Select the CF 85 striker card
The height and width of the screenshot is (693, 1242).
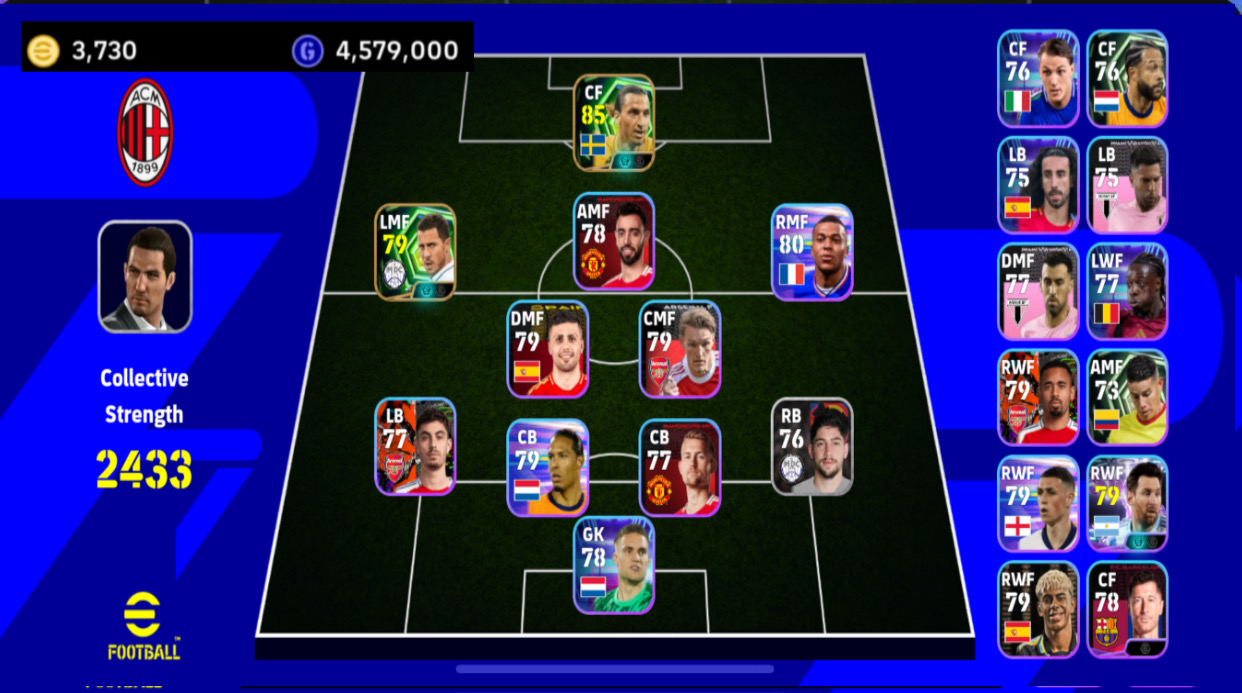pos(614,122)
